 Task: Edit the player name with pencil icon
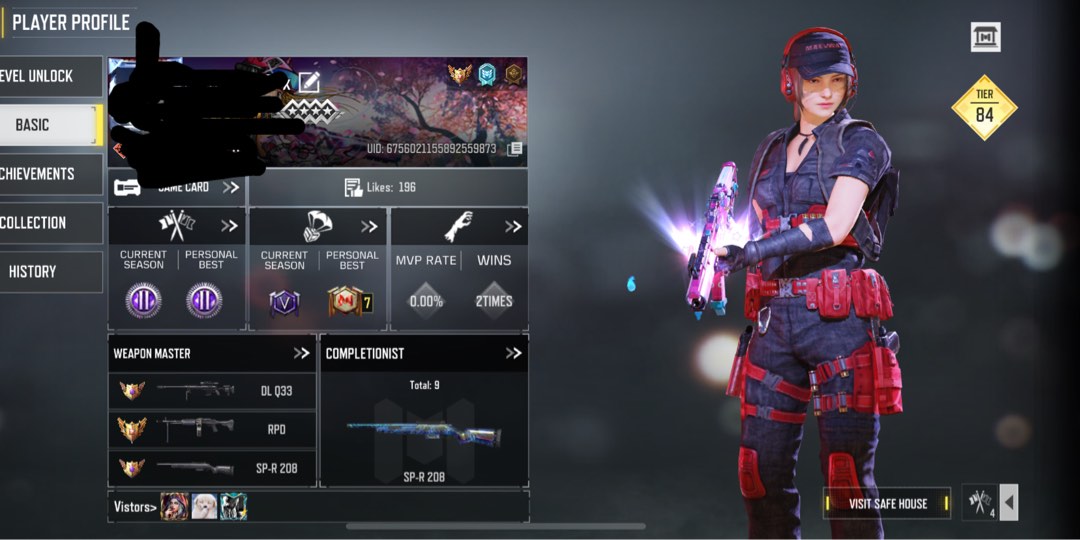coord(309,82)
